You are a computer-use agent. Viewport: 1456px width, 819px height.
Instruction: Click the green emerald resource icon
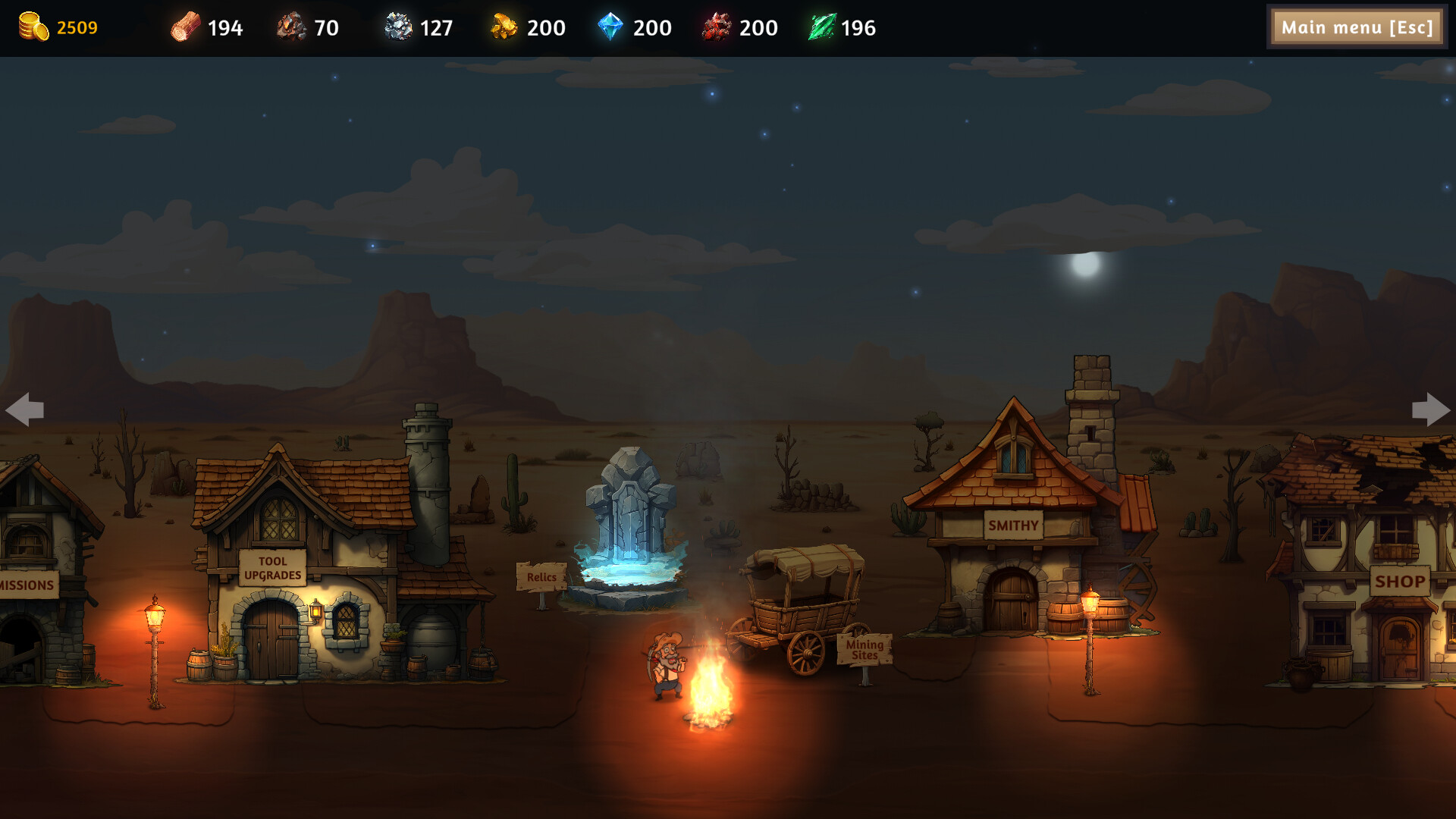pos(821,27)
